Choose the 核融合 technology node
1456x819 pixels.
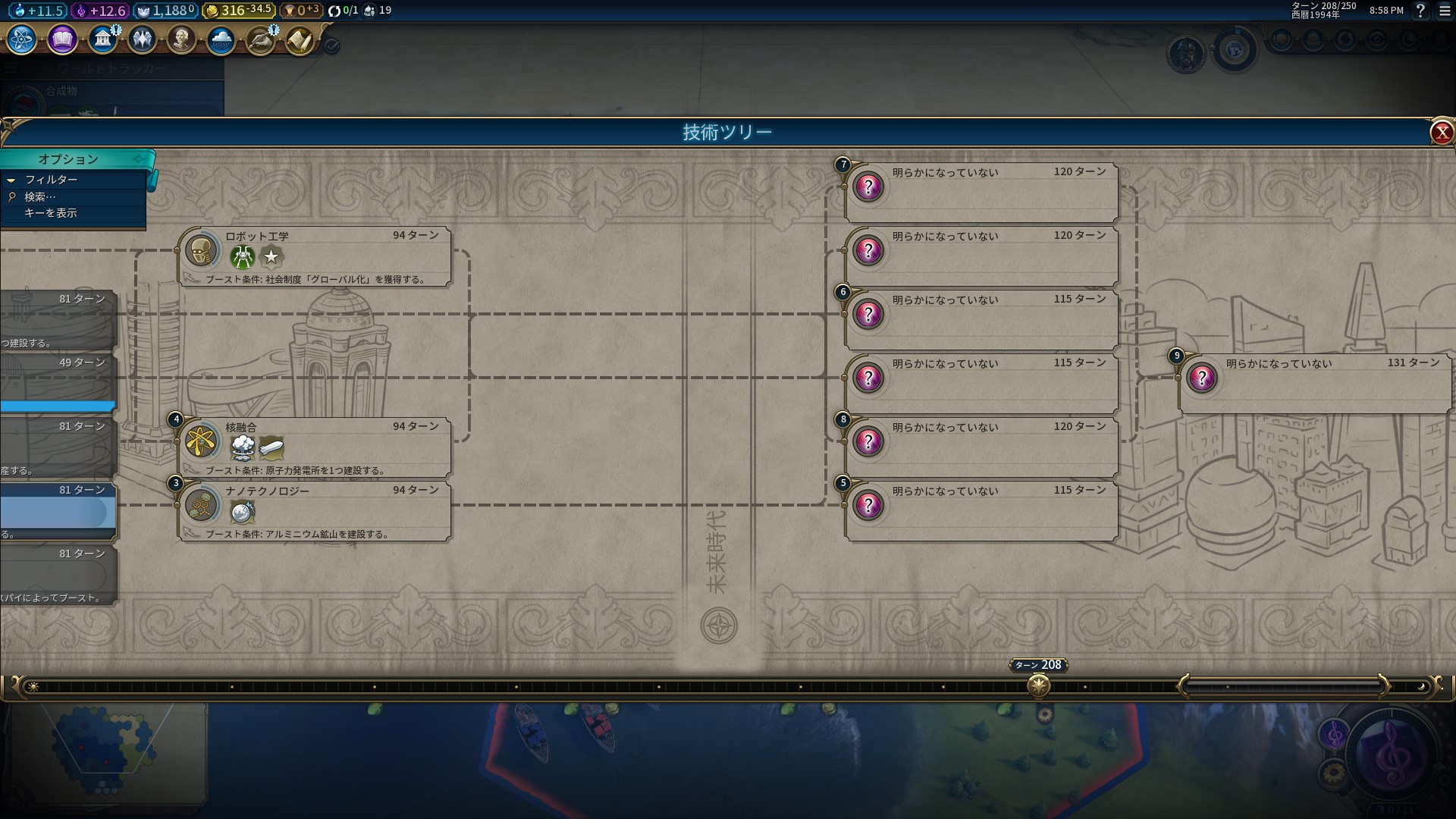315,447
